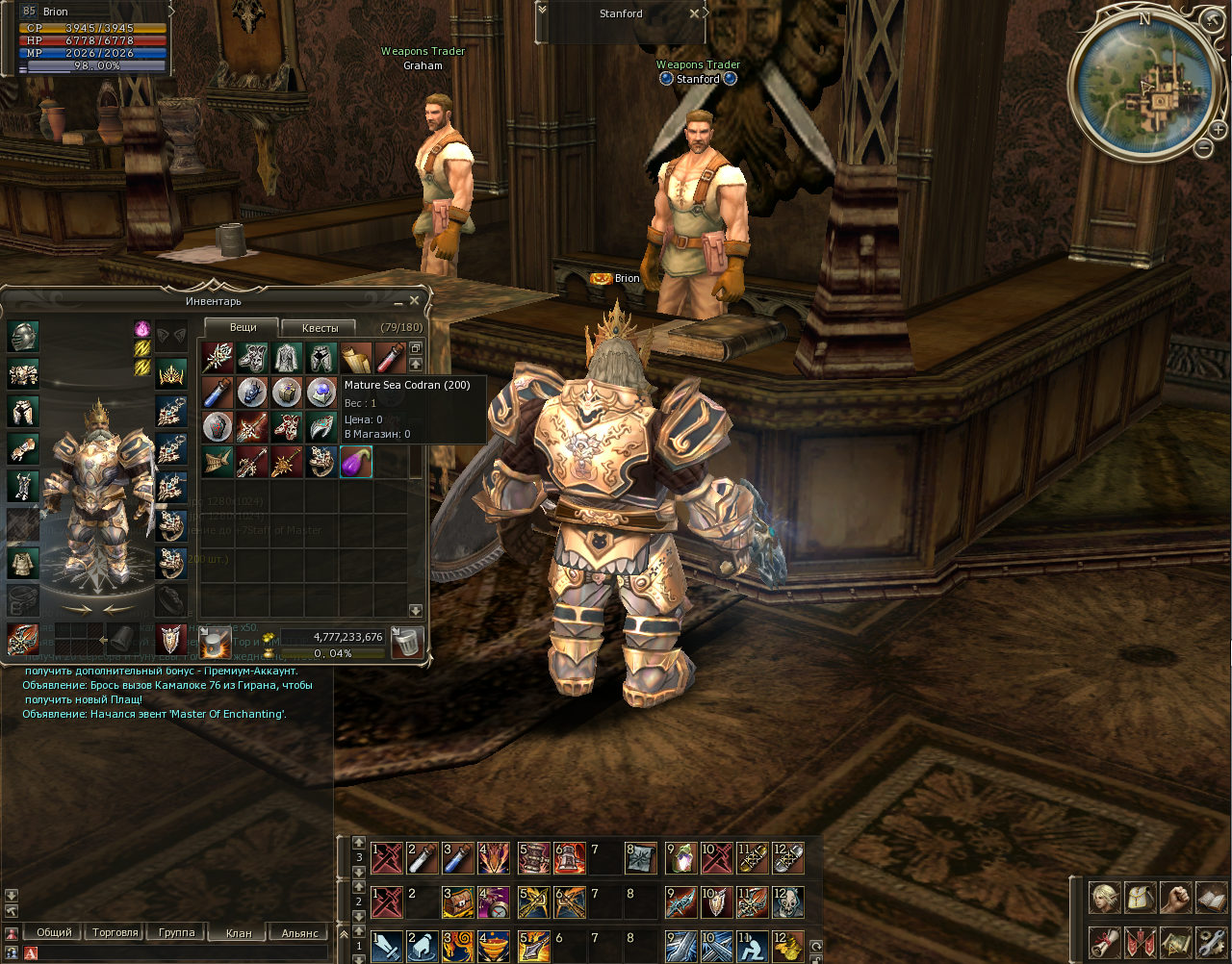Screen dimensions: 1232x964
Task: Open the Клан chat tab
Action: click(239, 932)
